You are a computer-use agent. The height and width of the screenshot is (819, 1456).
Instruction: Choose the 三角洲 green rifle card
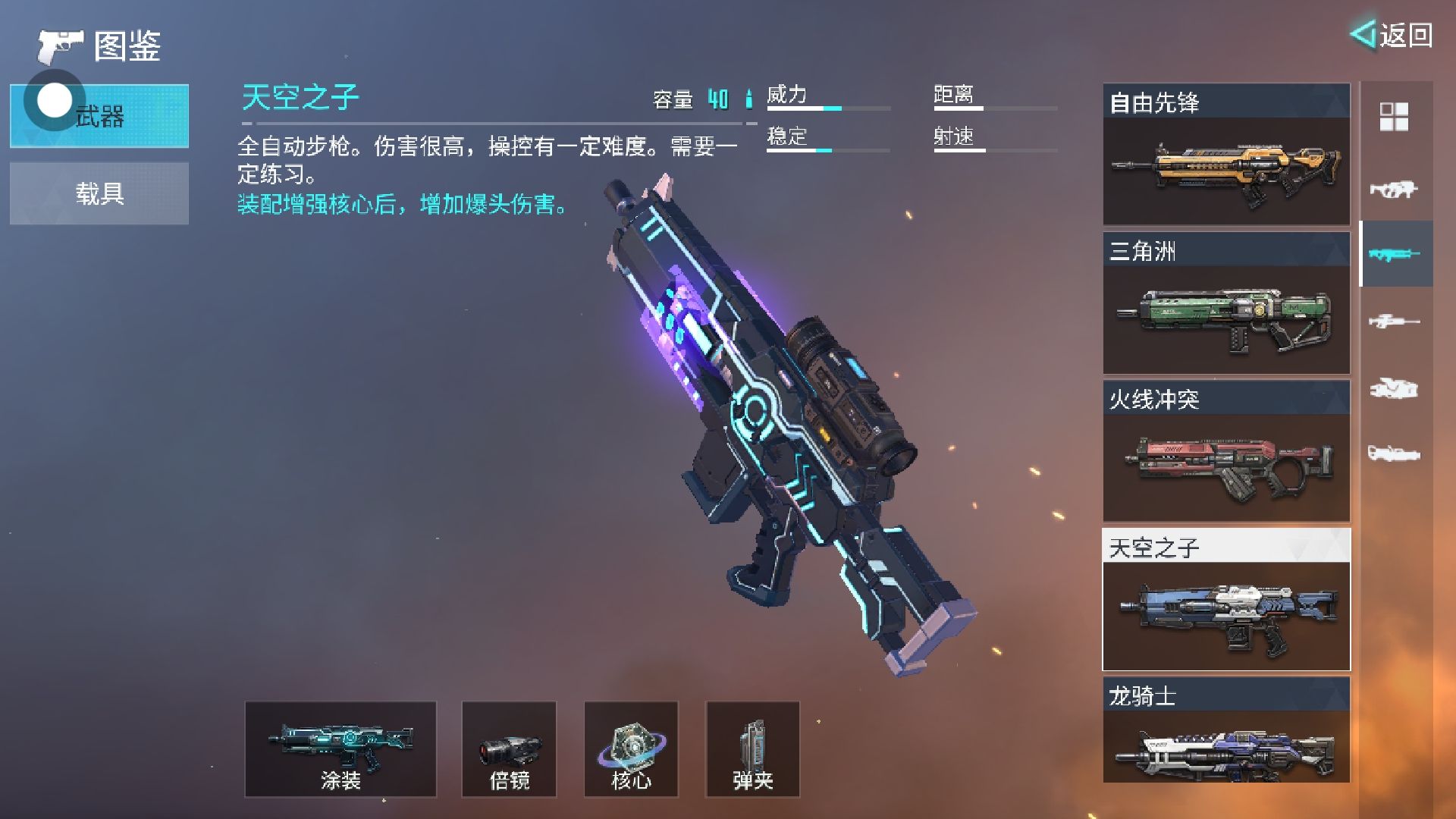(1225, 303)
